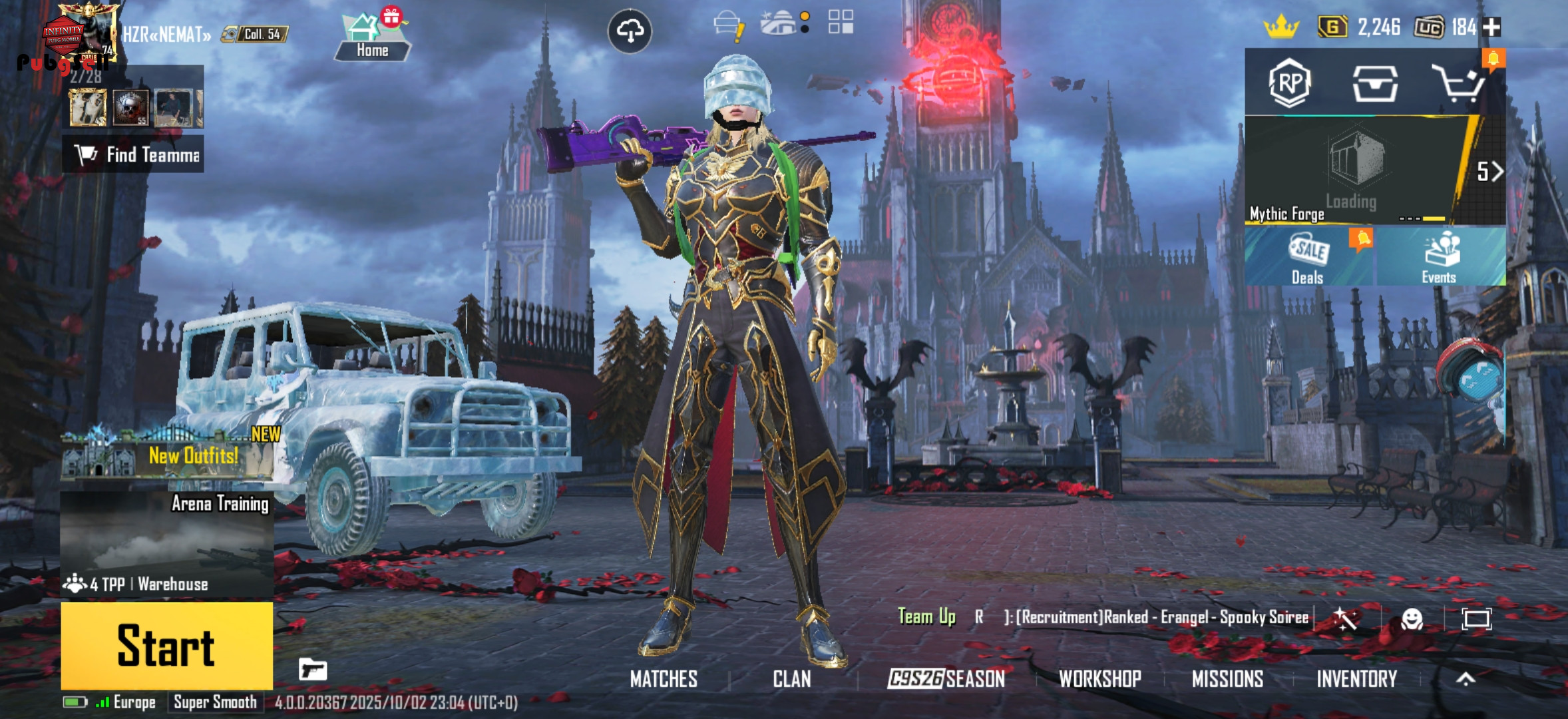This screenshot has width=1568, height=719.
Task: Open the CLAN menu
Action: (x=791, y=678)
